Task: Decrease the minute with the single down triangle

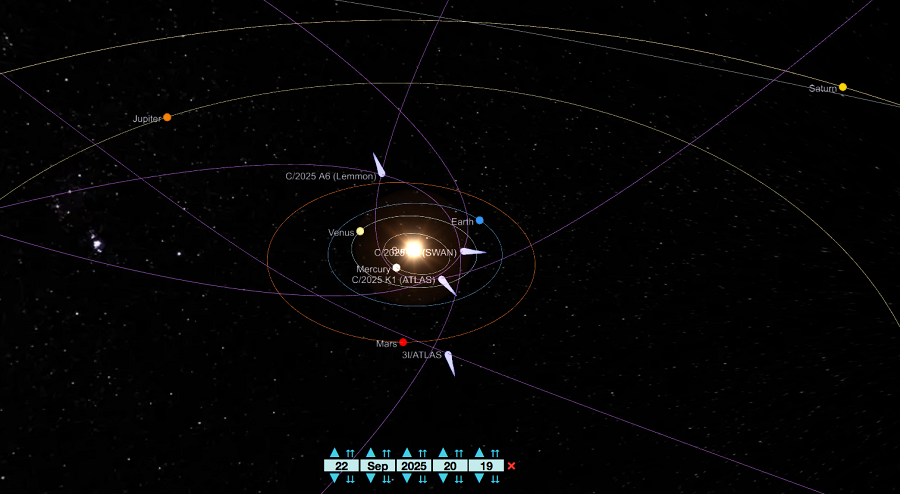Action: tap(479, 479)
